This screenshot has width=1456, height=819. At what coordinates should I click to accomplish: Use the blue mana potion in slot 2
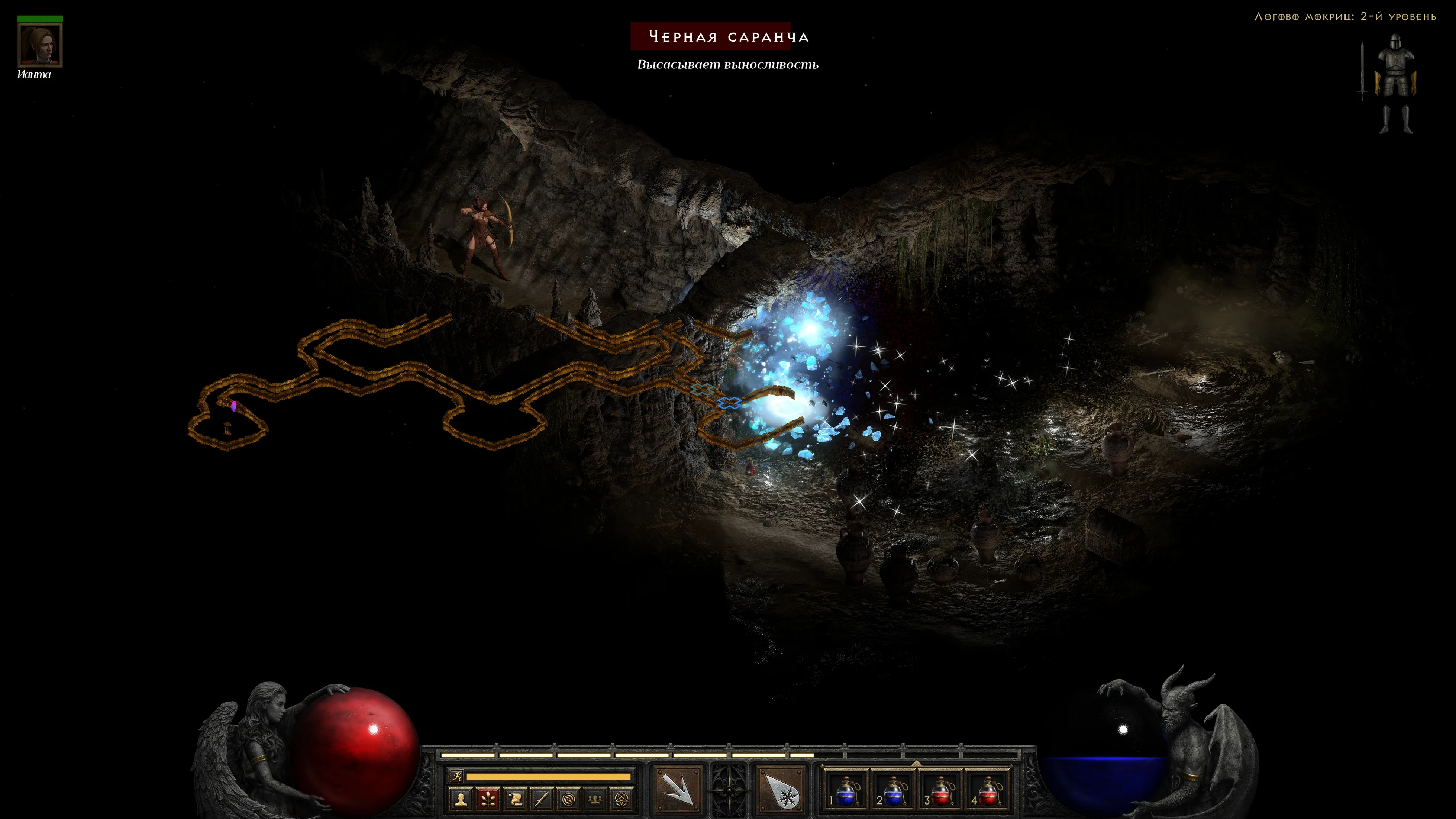click(892, 790)
